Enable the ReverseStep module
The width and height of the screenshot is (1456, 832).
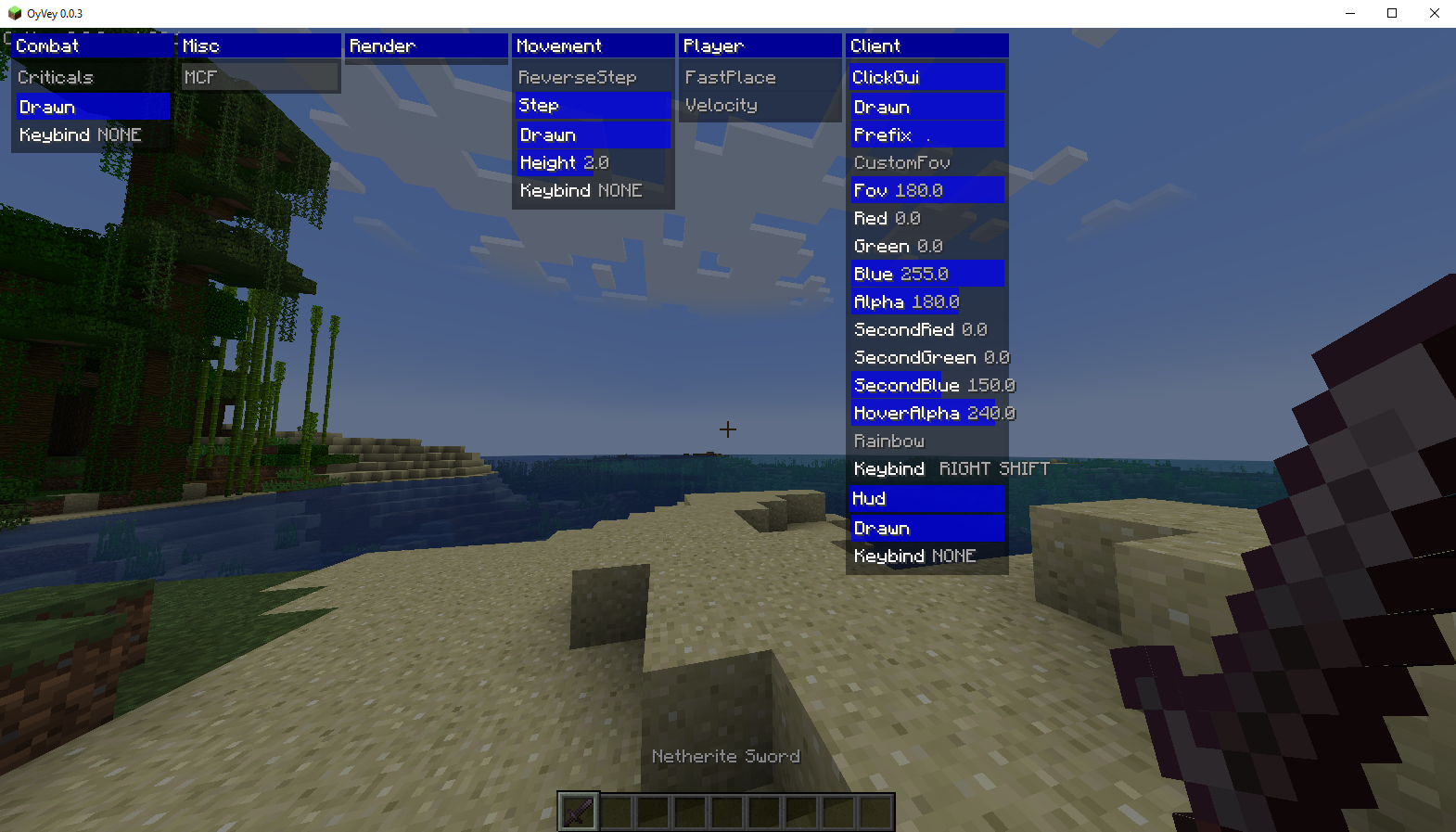[x=577, y=77]
